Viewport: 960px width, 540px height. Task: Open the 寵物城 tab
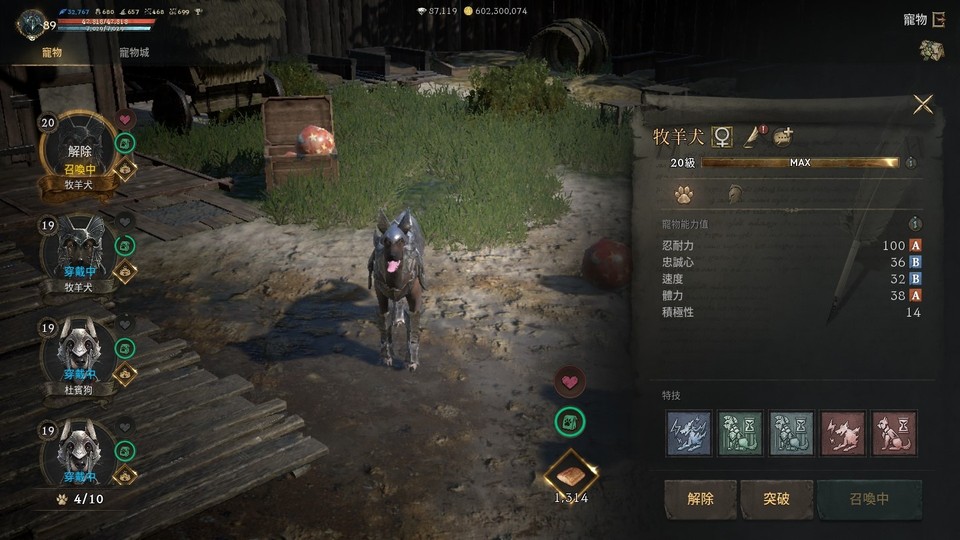coord(134,52)
